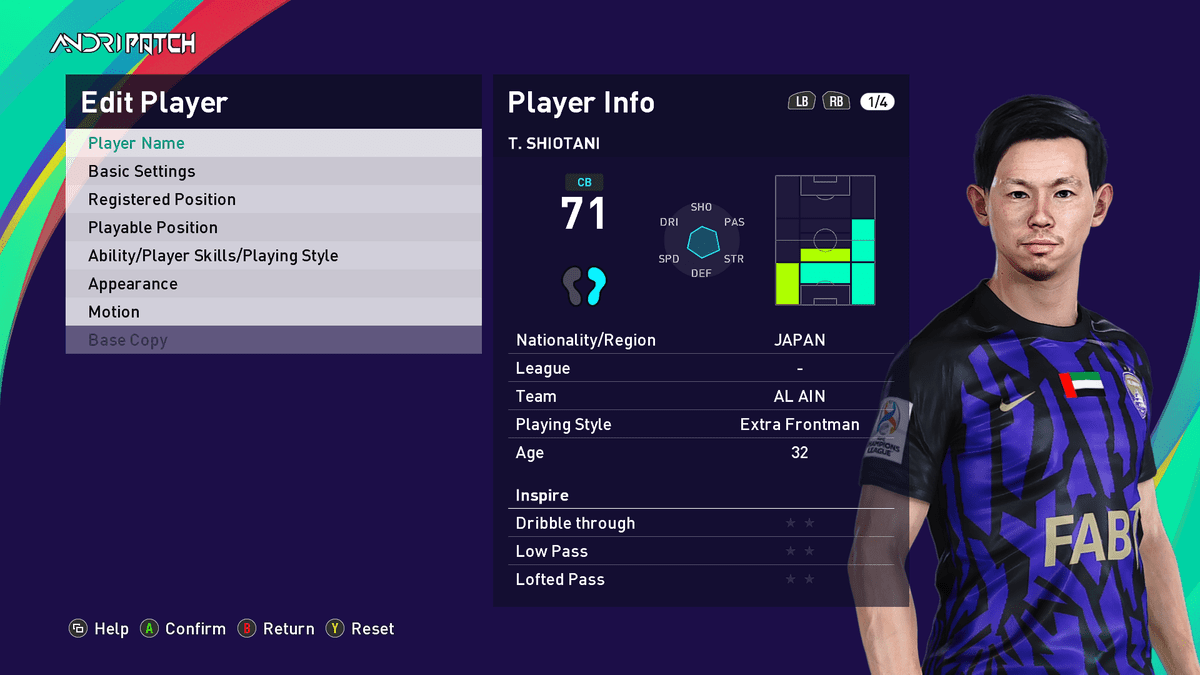Click the Dribble through inspire row
Image resolution: width=1200 pixels, height=675 pixels.
pos(701,523)
